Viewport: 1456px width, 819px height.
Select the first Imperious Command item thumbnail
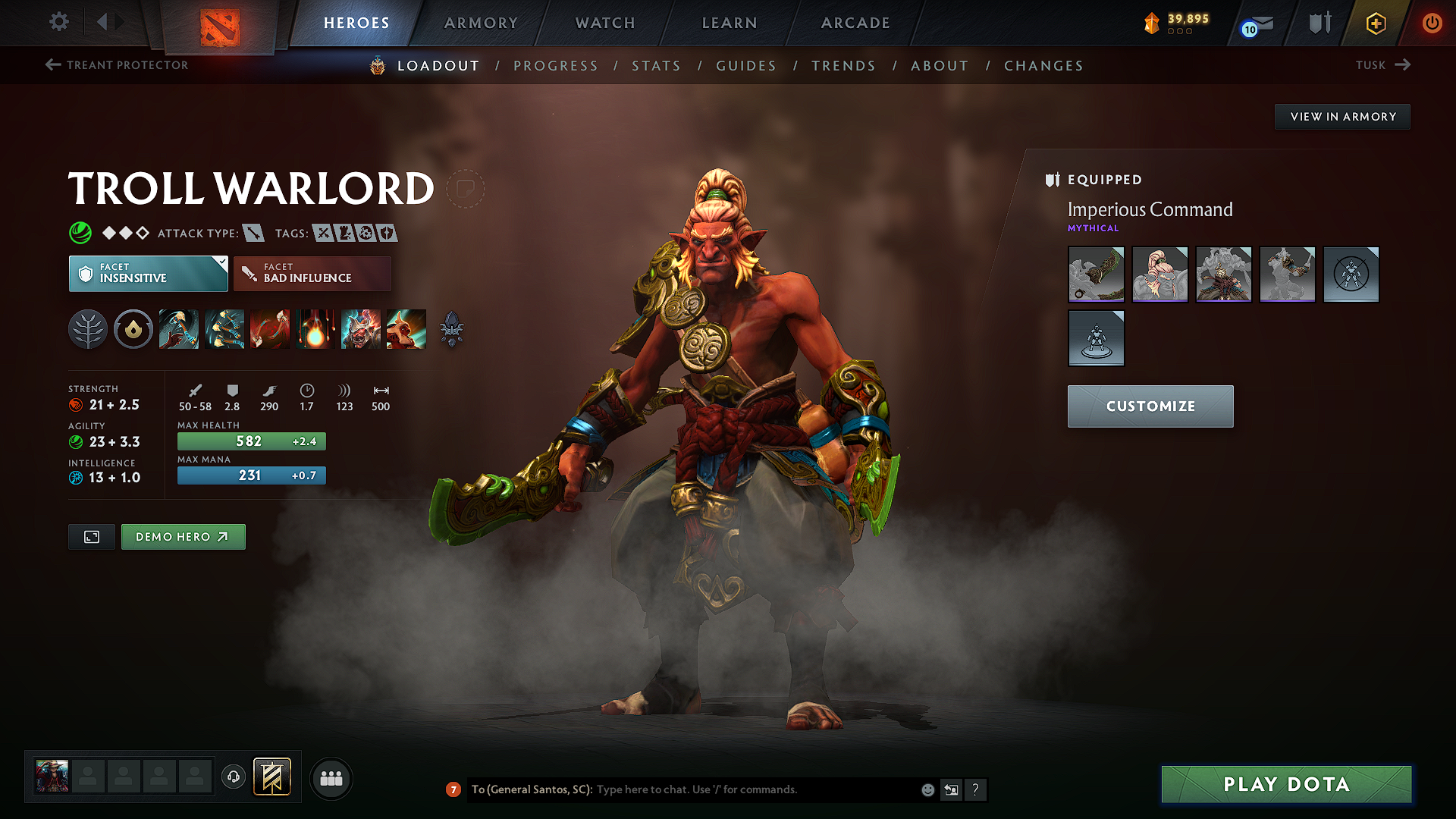tap(1096, 275)
